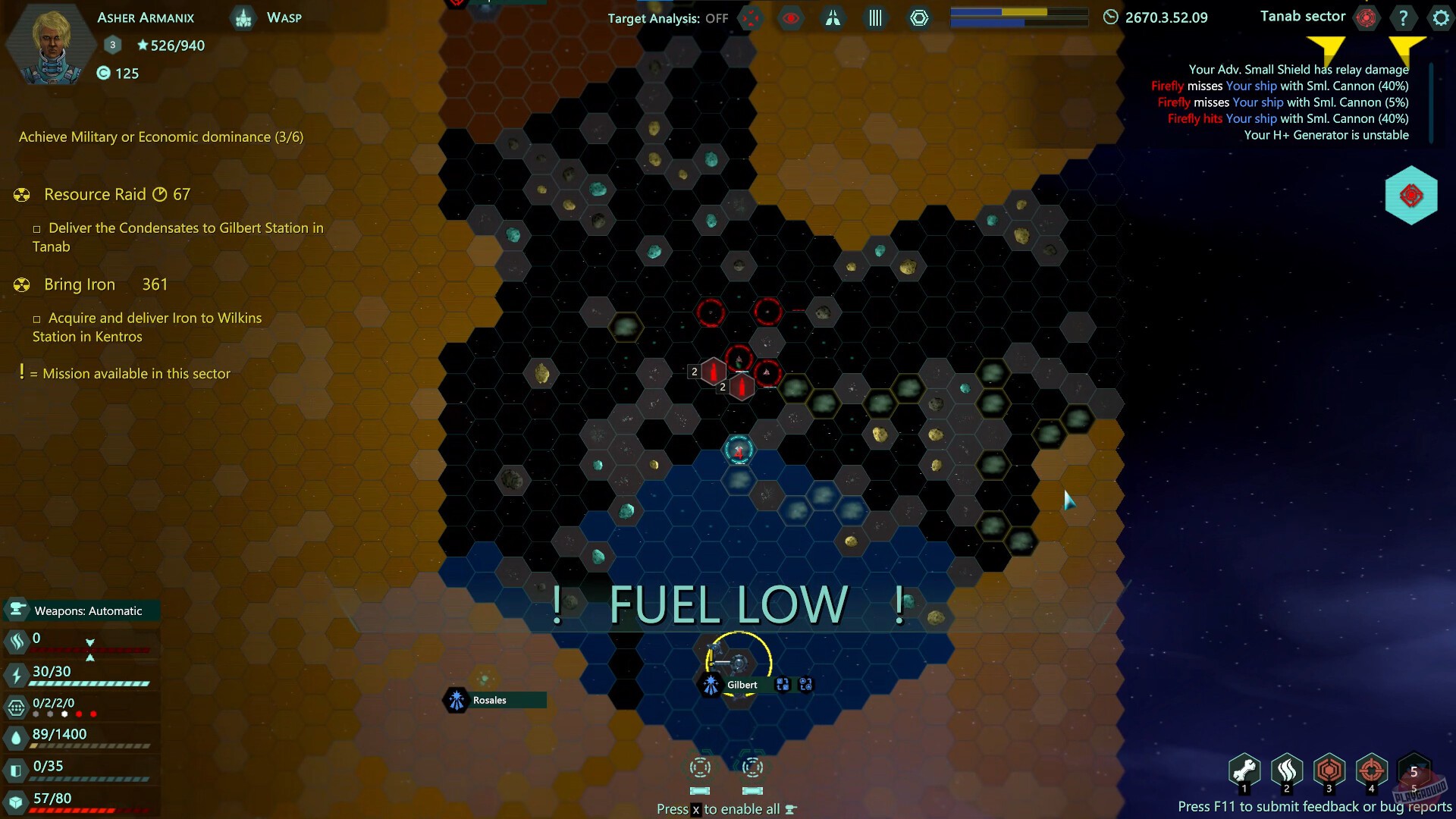
Task: Open the hexagon station icon near top bar
Action: (918, 17)
